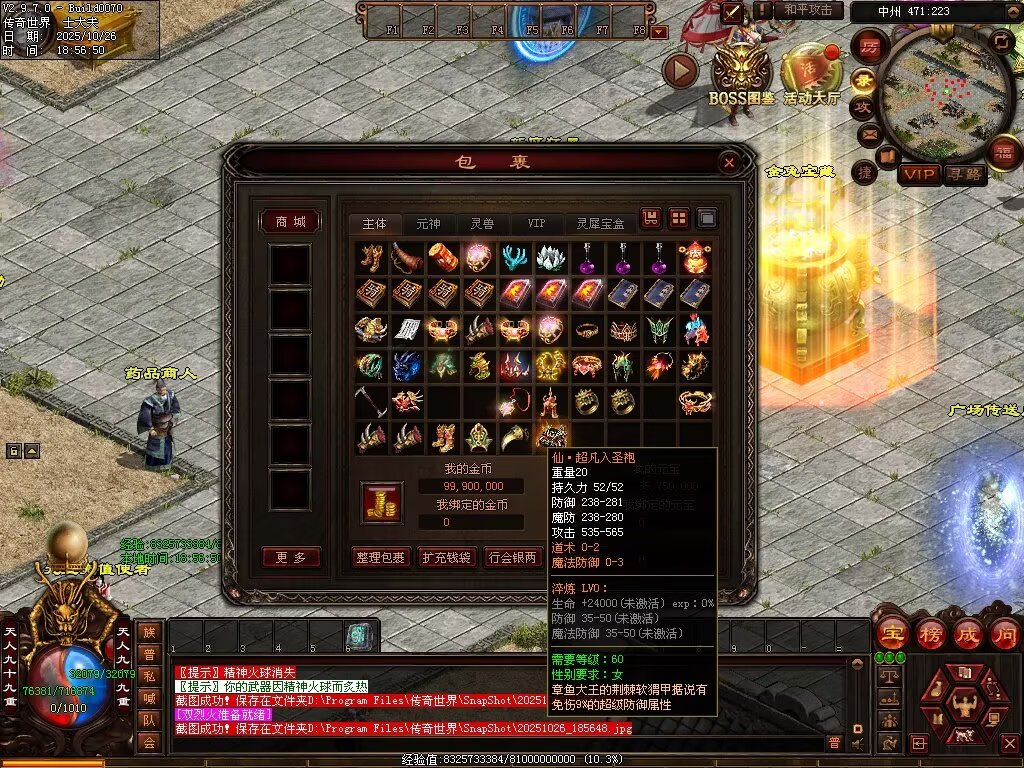Select the 灵犀宝盒 tab

click(x=600, y=223)
